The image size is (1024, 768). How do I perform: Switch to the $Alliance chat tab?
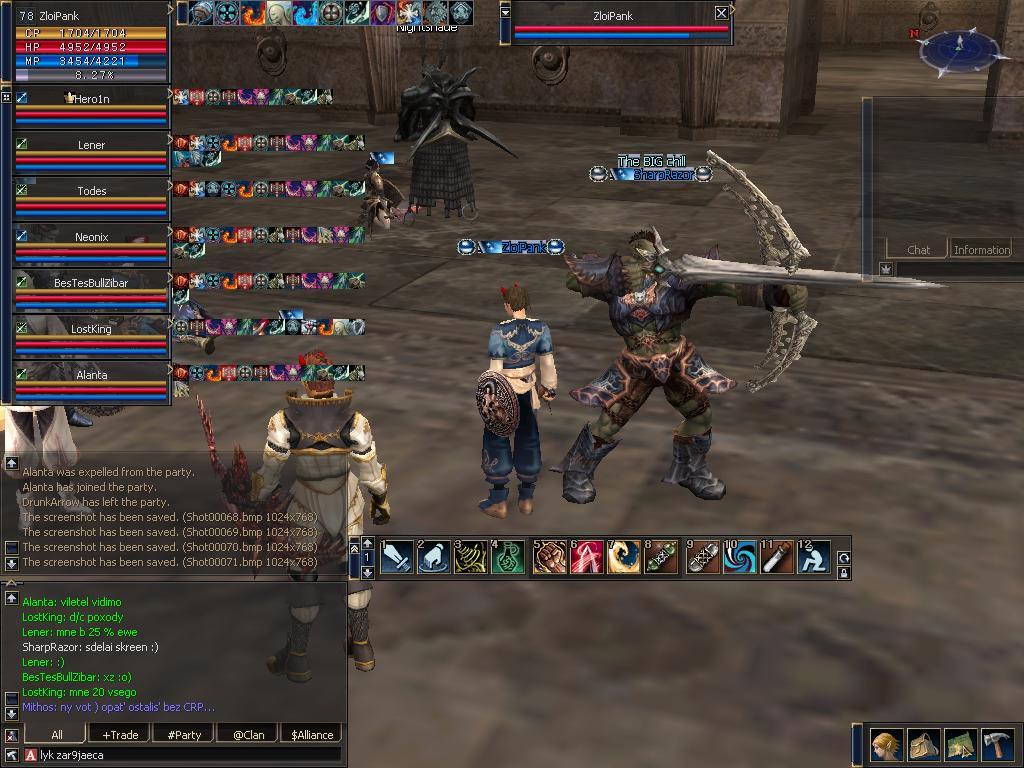(x=312, y=735)
